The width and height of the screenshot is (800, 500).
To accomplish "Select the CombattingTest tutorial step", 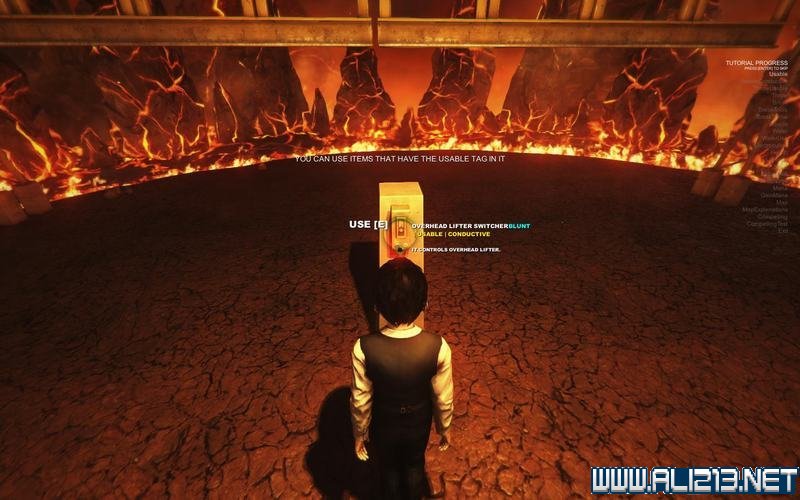I will pos(766,224).
